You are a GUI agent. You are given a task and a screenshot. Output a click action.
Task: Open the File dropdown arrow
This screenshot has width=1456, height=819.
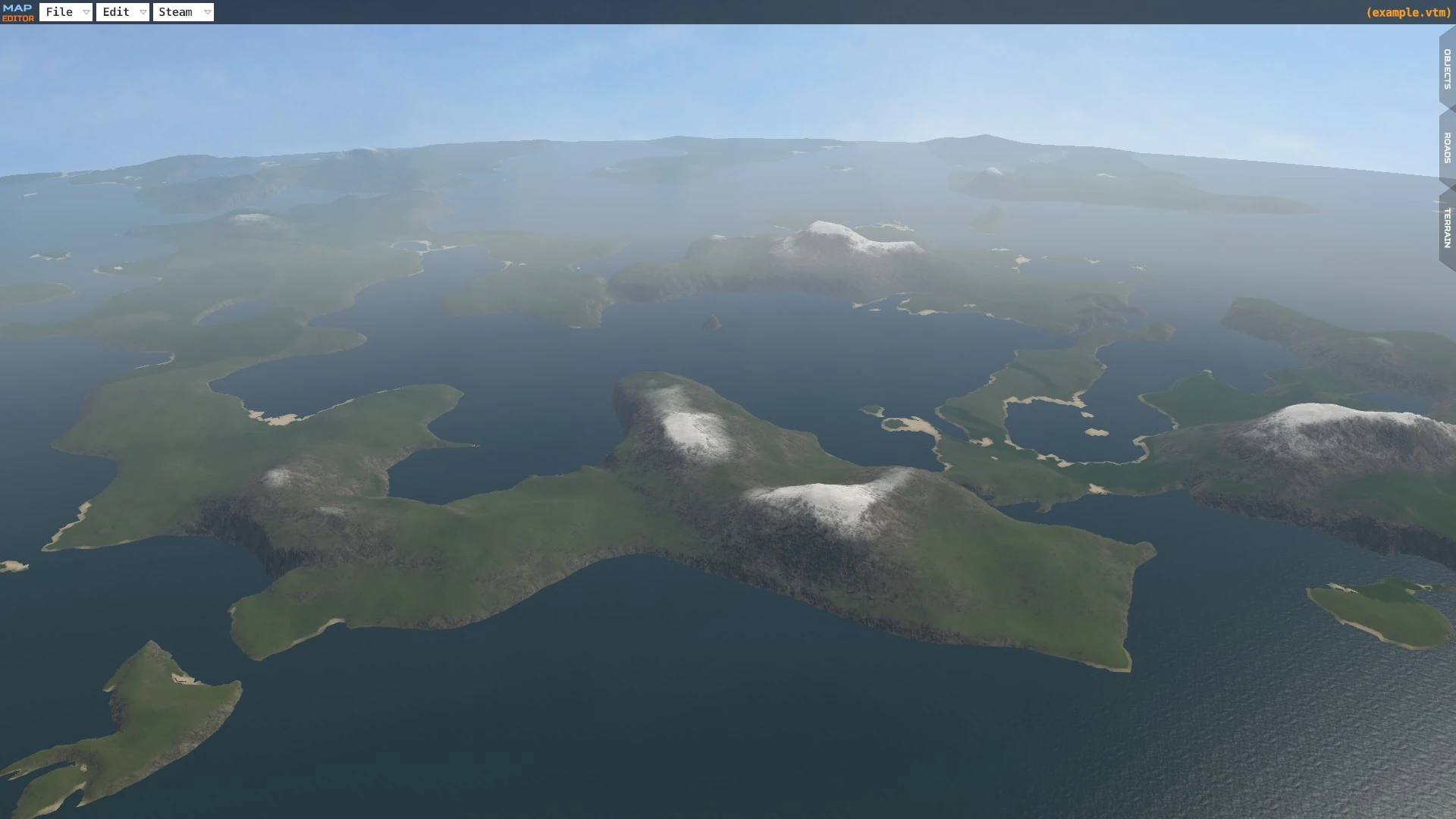86,11
